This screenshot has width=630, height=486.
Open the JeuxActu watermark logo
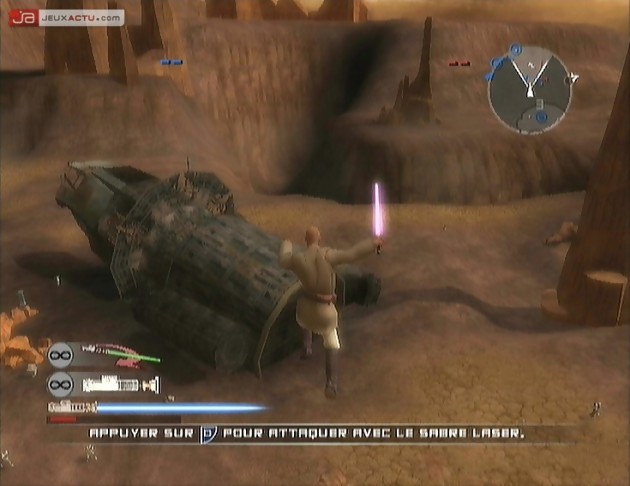point(66,17)
